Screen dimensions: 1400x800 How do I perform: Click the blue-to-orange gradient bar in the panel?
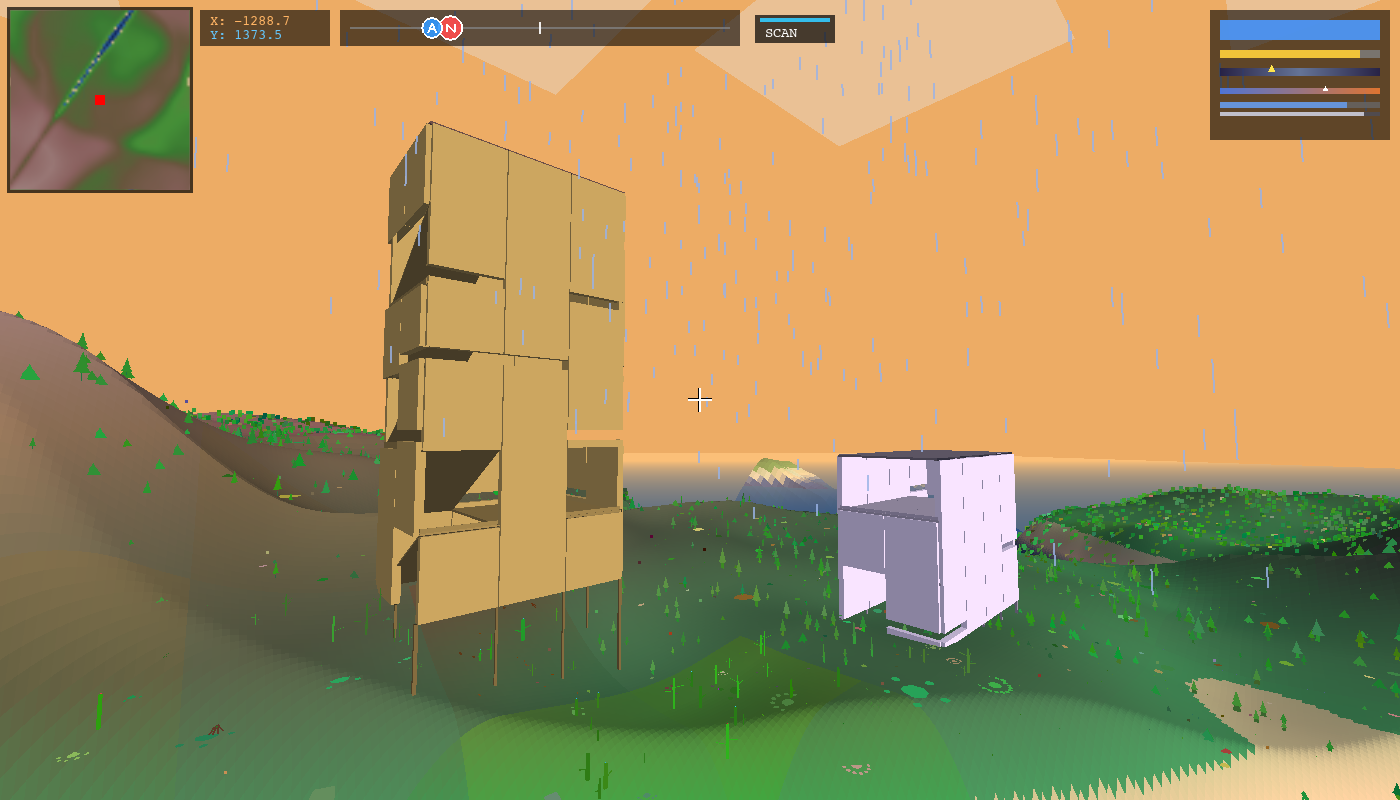point(1300,91)
